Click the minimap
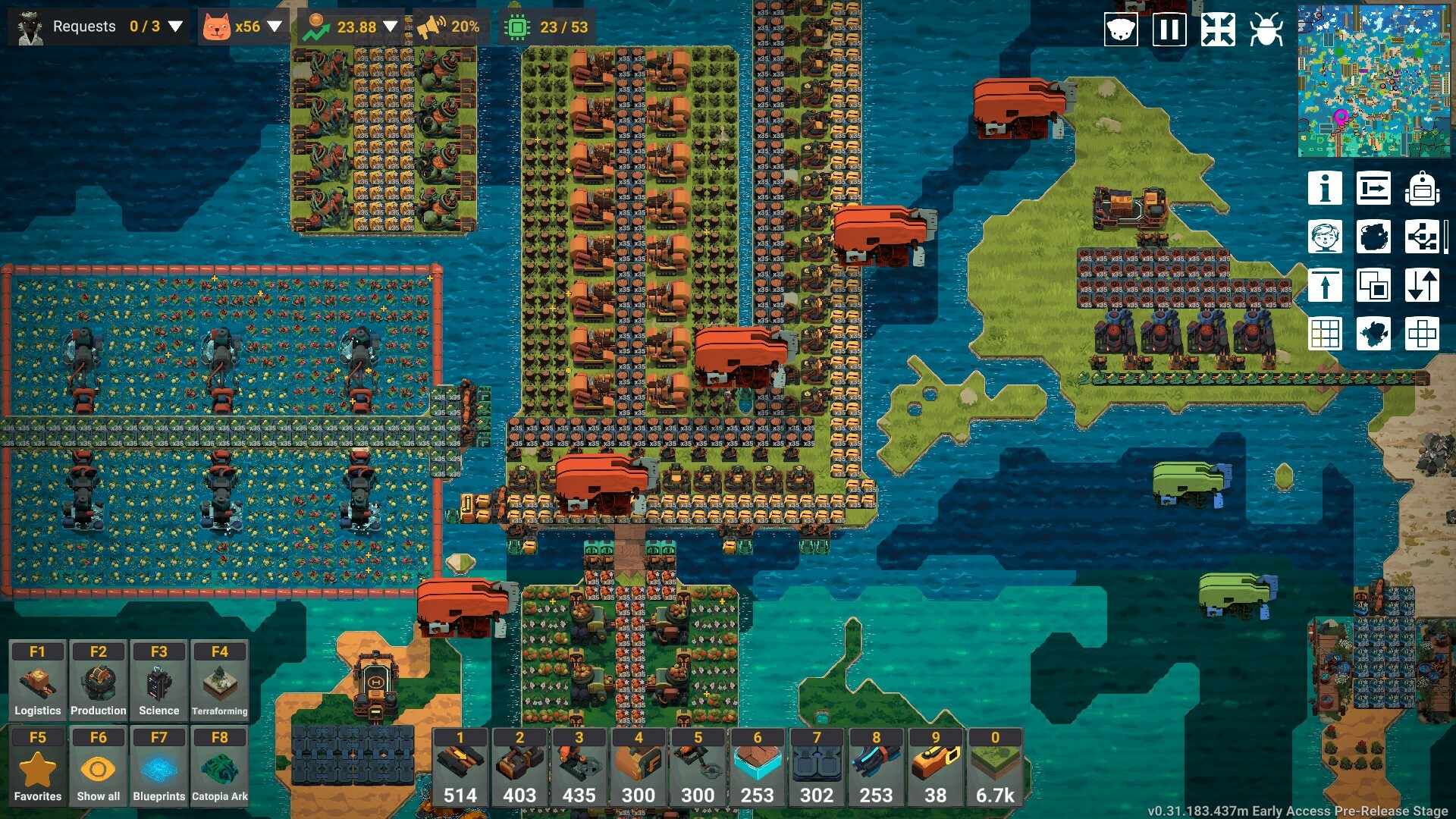The width and height of the screenshot is (1456, 819). [1373, 80]
